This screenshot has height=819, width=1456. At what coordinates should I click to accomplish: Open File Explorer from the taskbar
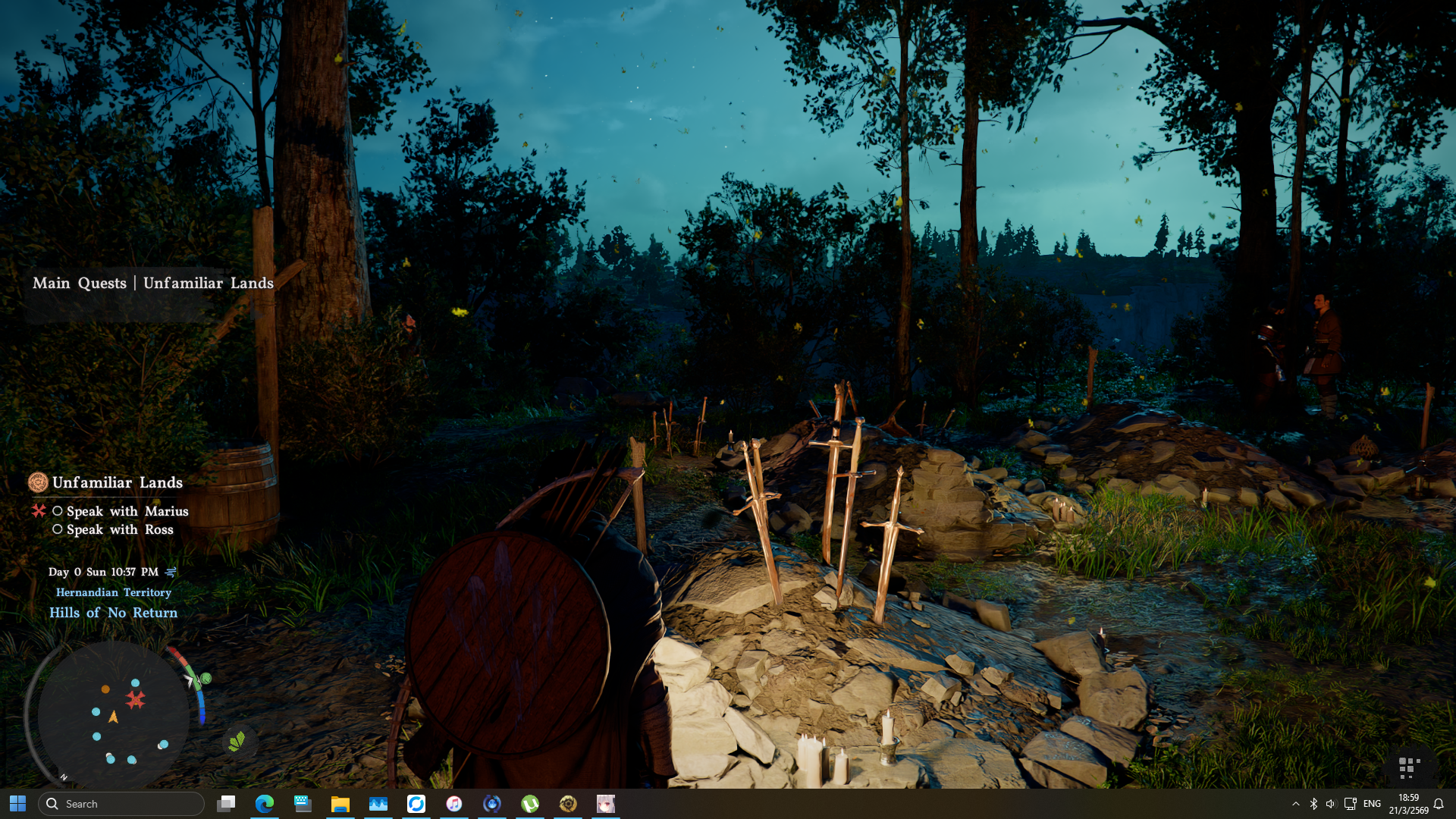click(340, 804)
